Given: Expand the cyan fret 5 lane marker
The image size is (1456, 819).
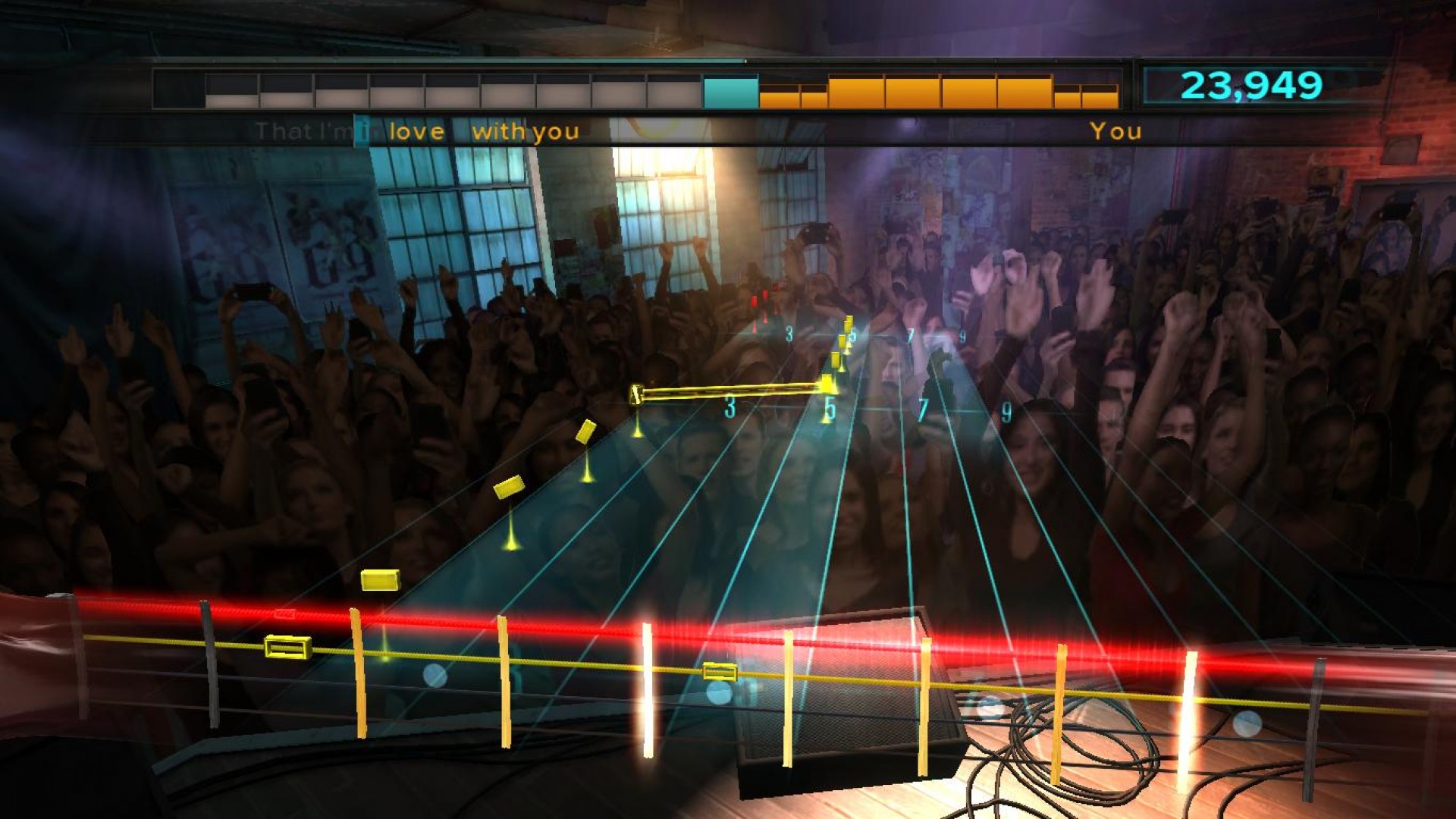Looking at the screenshot, I should 831,409.
